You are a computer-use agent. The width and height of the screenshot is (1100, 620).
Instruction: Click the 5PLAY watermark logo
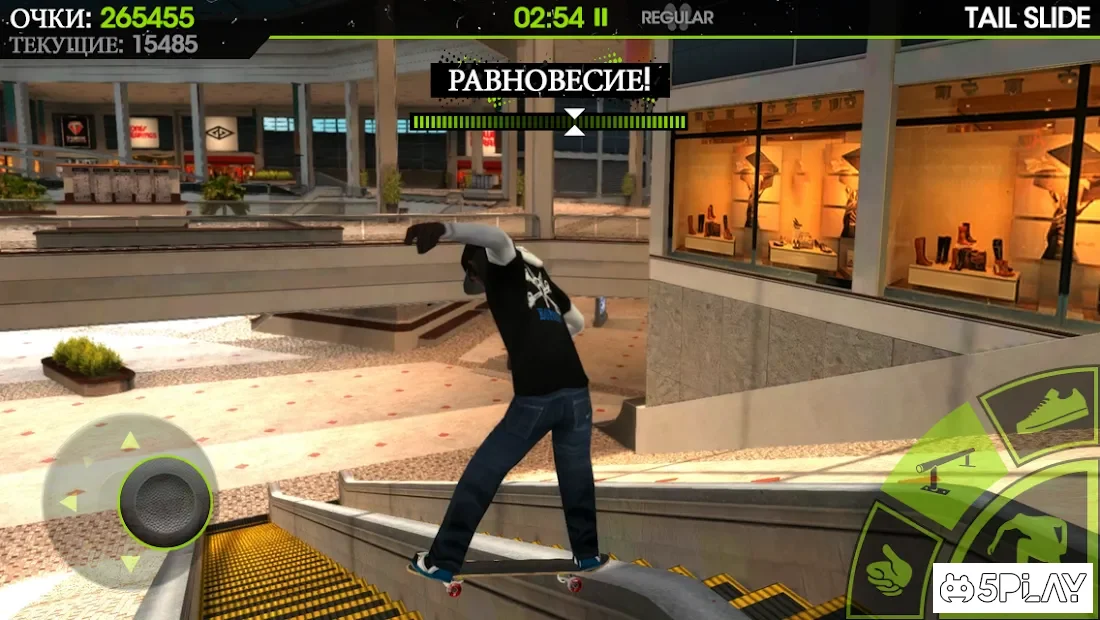pos(1012,589)
